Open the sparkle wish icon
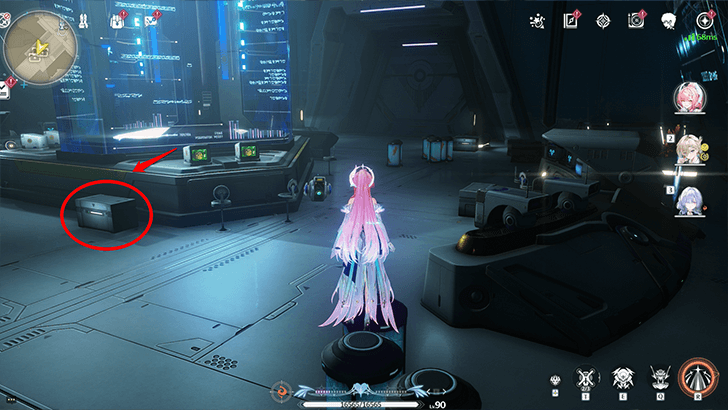This screenshot has width=728, height=410. (537, 20)
